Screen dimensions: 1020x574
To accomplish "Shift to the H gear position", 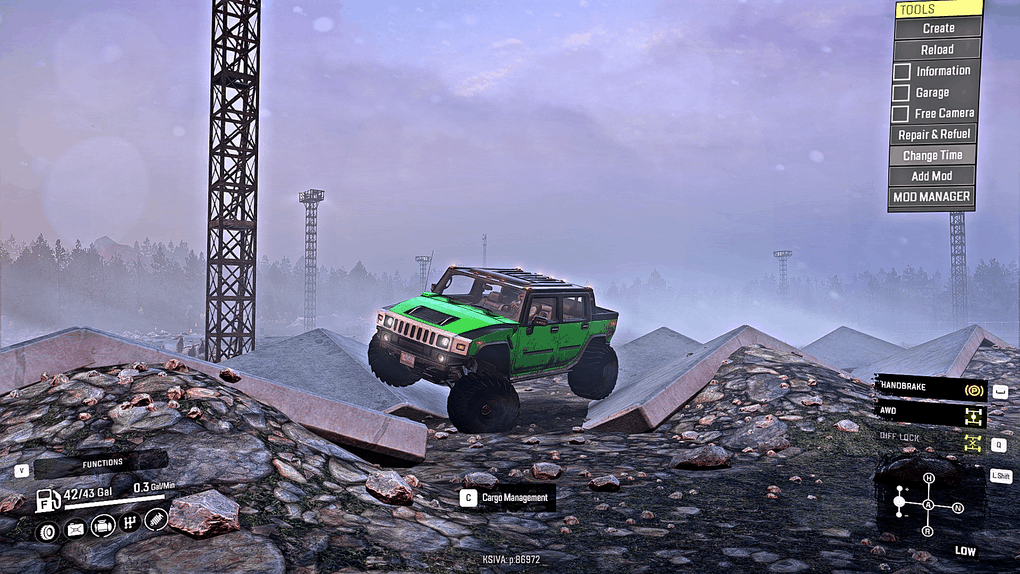I will (x=928, y=479).
